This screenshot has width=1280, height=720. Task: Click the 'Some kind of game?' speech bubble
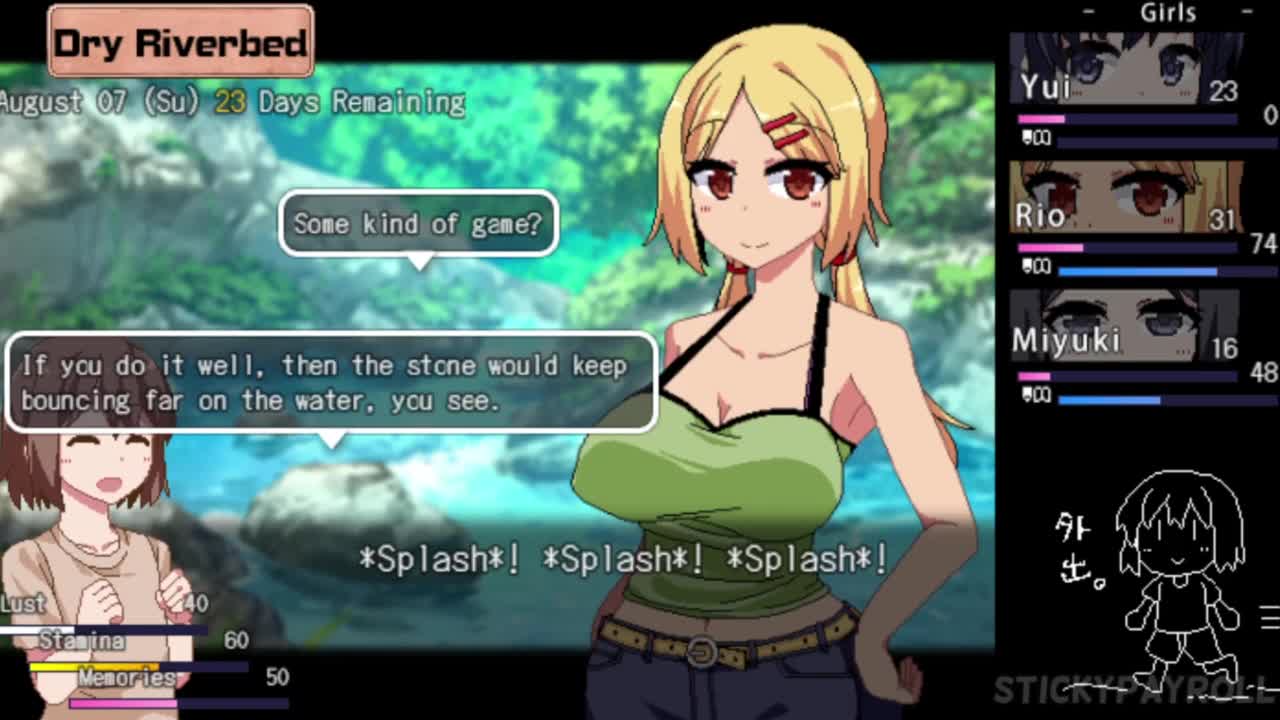click(418, 224)
